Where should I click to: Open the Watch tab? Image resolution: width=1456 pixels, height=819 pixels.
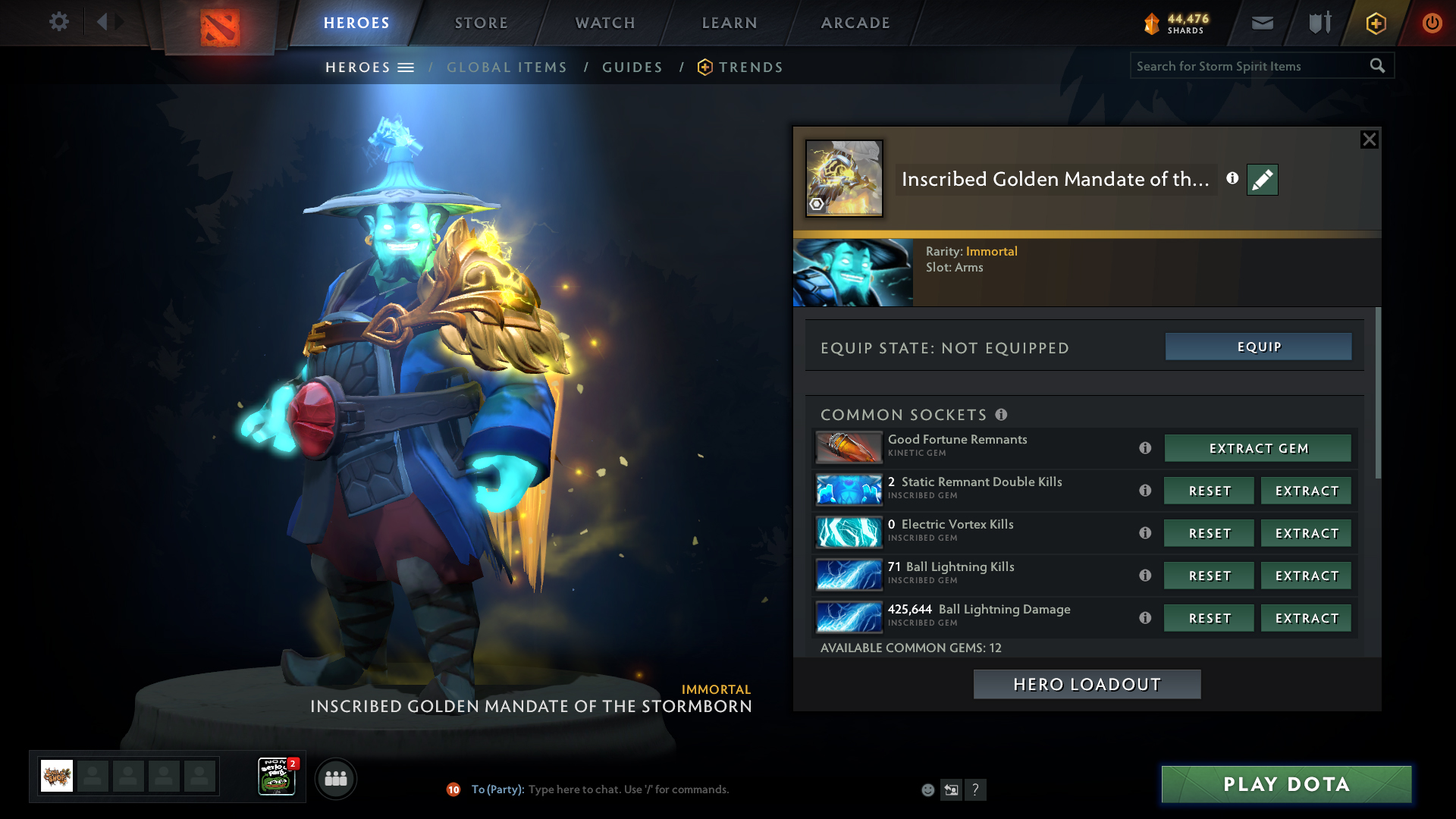point(605,23)
